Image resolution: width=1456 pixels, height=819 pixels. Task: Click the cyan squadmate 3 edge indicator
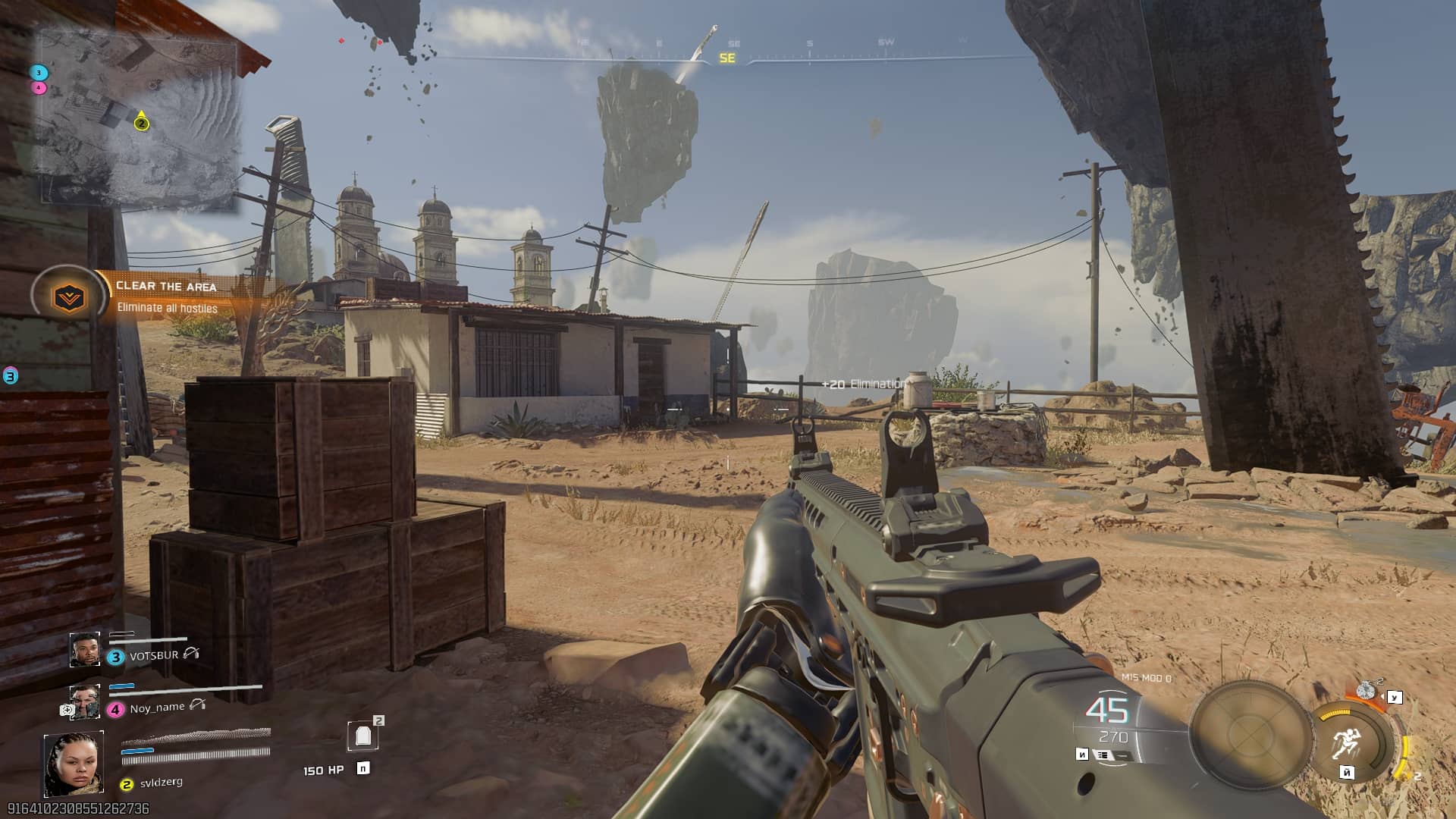coord(11,375)
